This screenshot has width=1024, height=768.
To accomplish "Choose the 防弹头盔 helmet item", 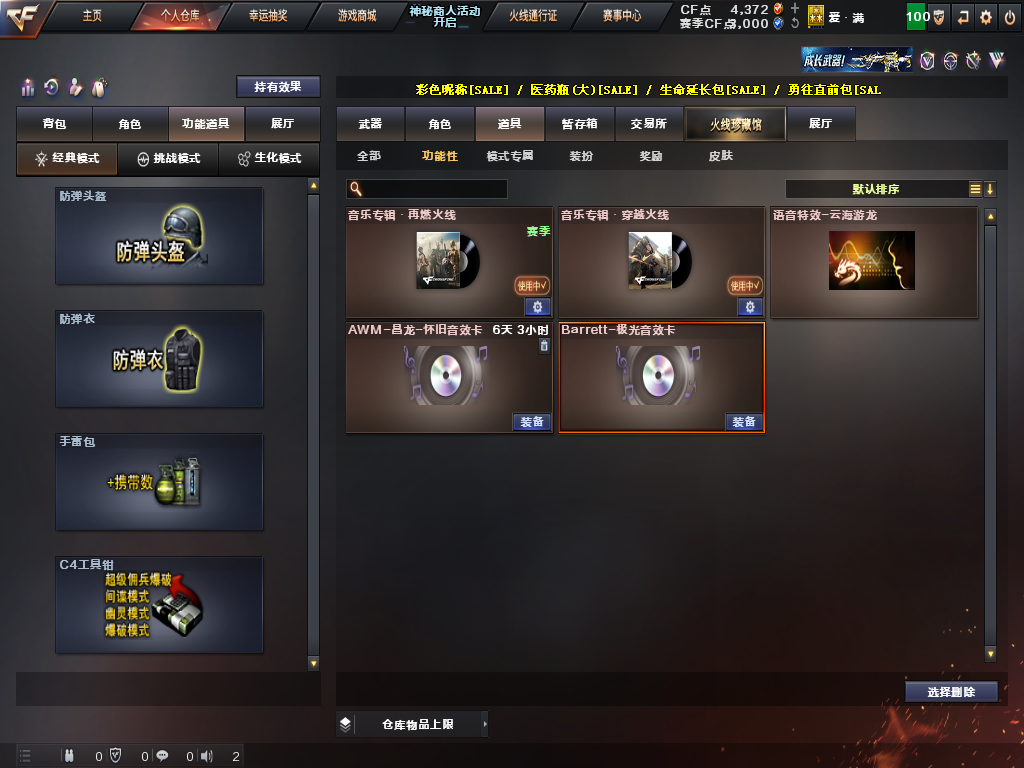I will (x=159, y=236).
